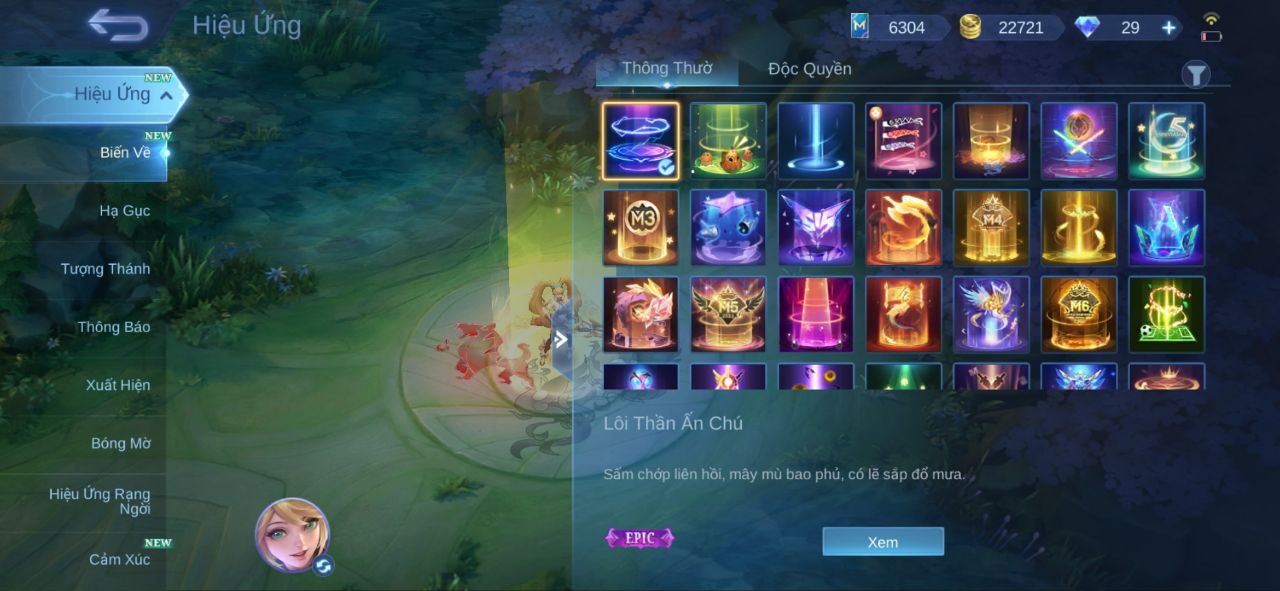1280x591 pixels.
Task: Choose the Tượng Thánh category
Action: pos(105,269)
